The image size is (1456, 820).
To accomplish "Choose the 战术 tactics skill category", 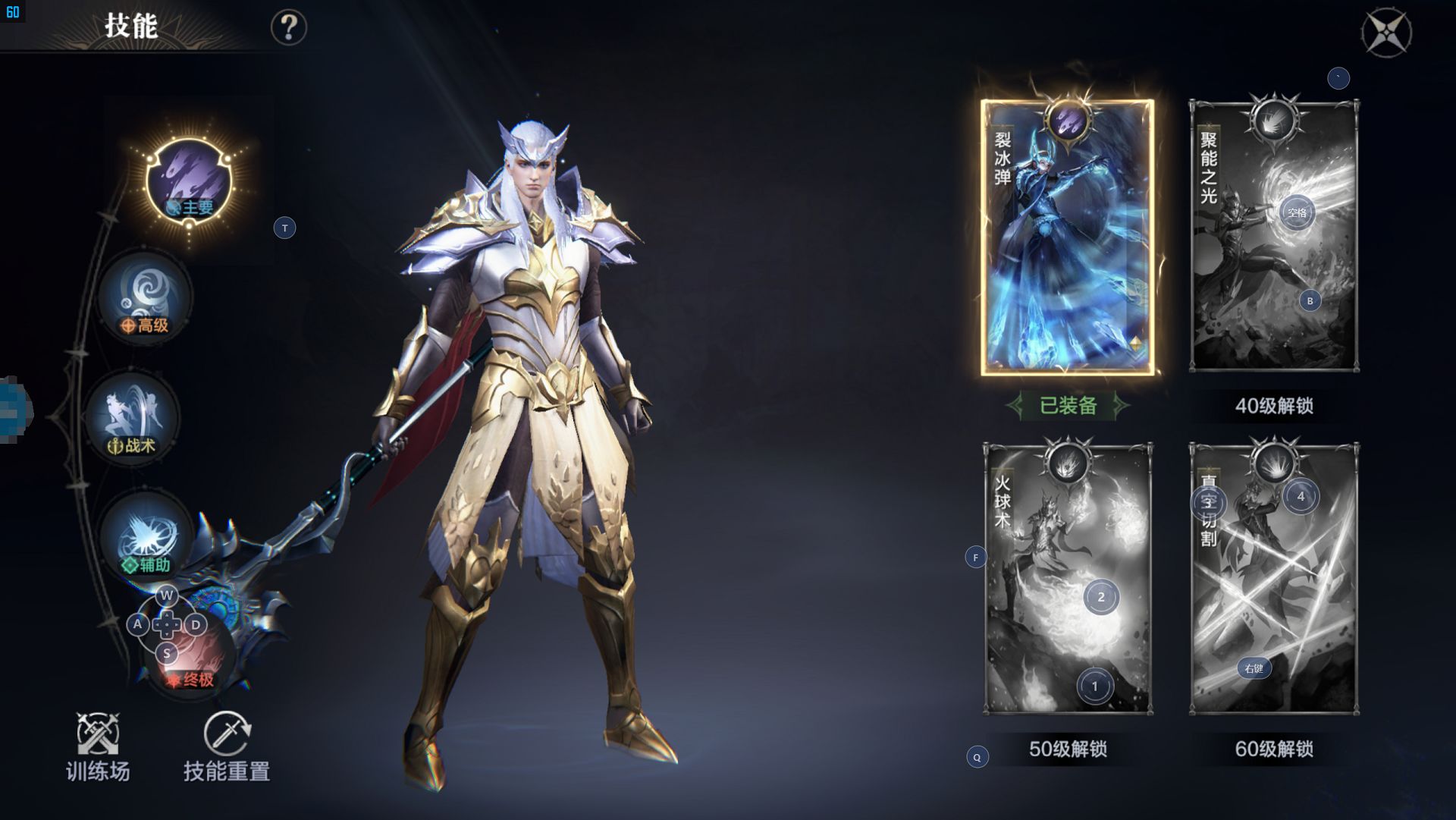I will (x=132, y=416).
